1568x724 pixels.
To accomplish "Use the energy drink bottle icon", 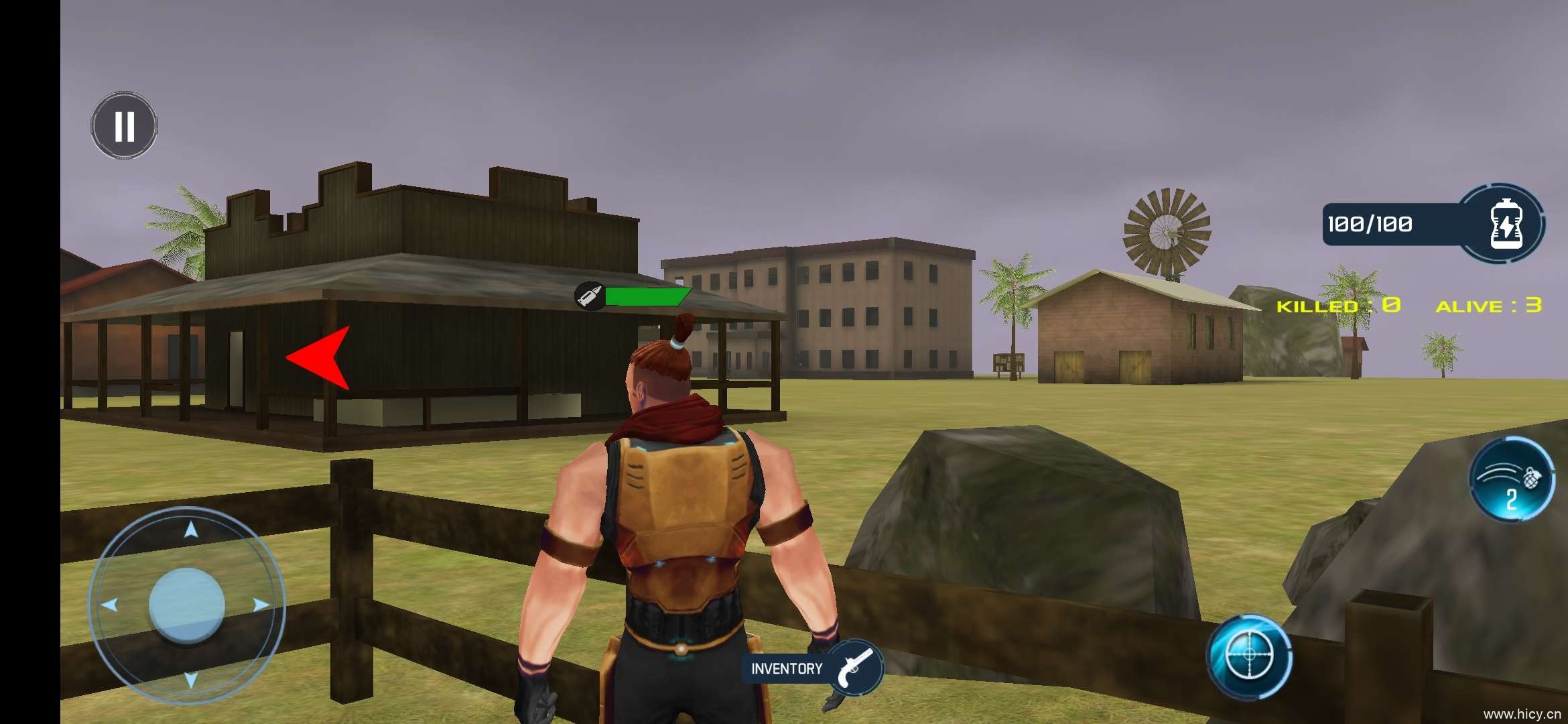I will click(1506, 224).
